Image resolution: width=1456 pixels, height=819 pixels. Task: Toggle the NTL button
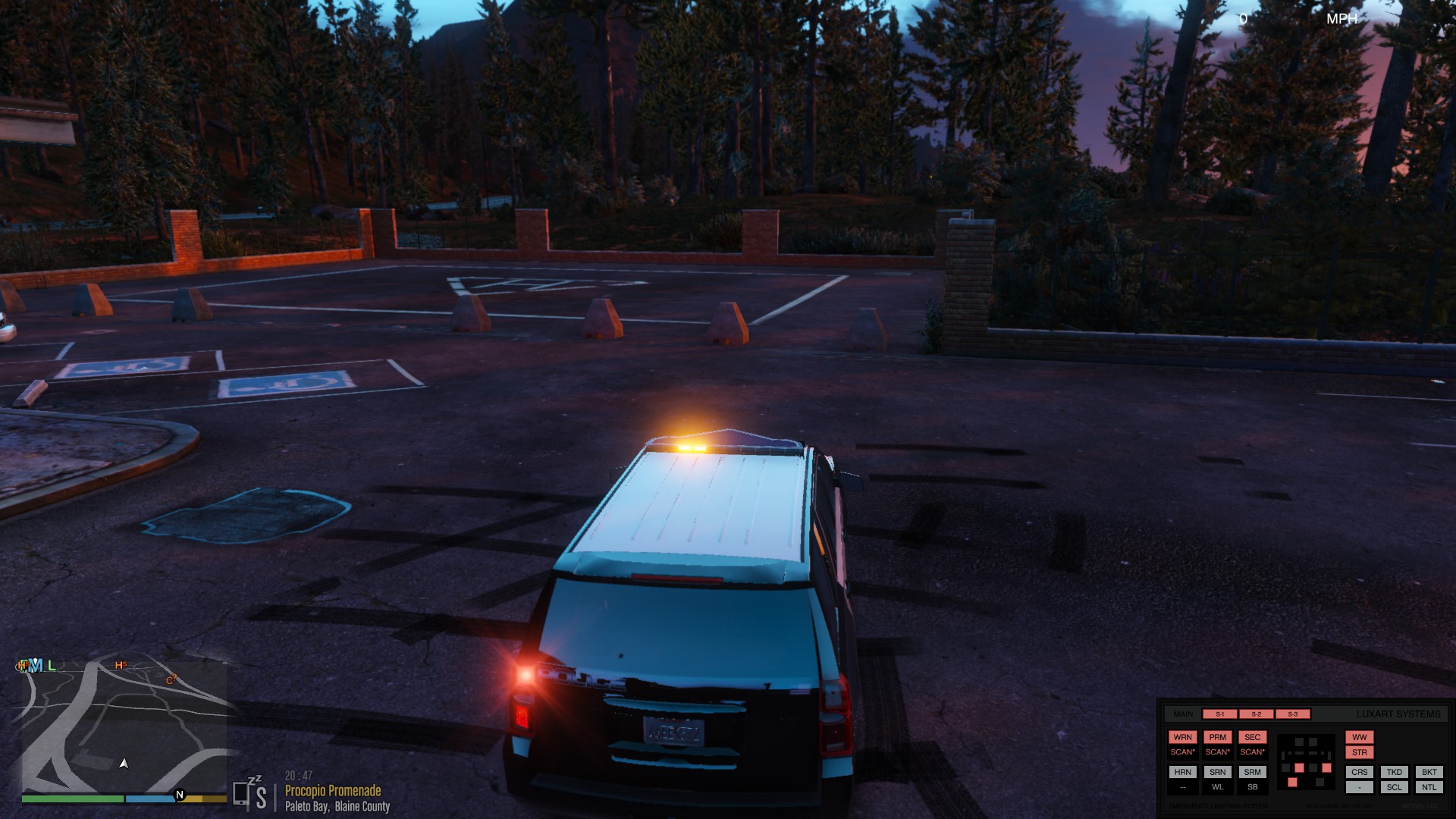1429,787
